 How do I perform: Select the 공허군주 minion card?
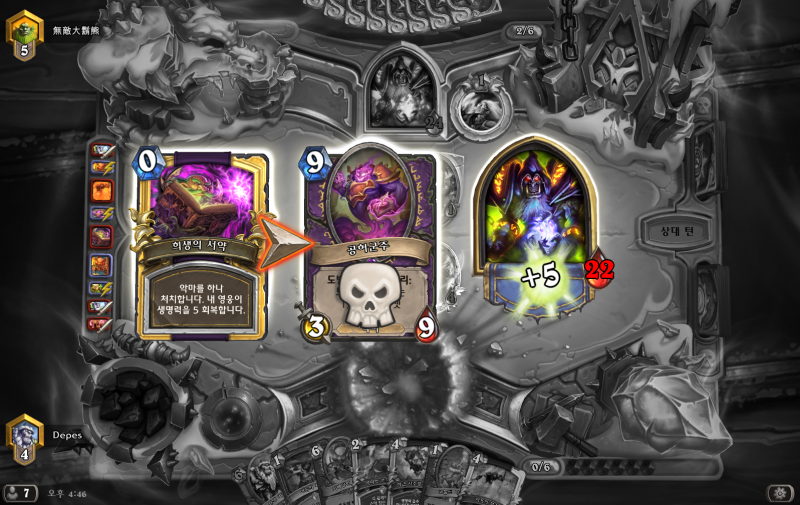372,243
